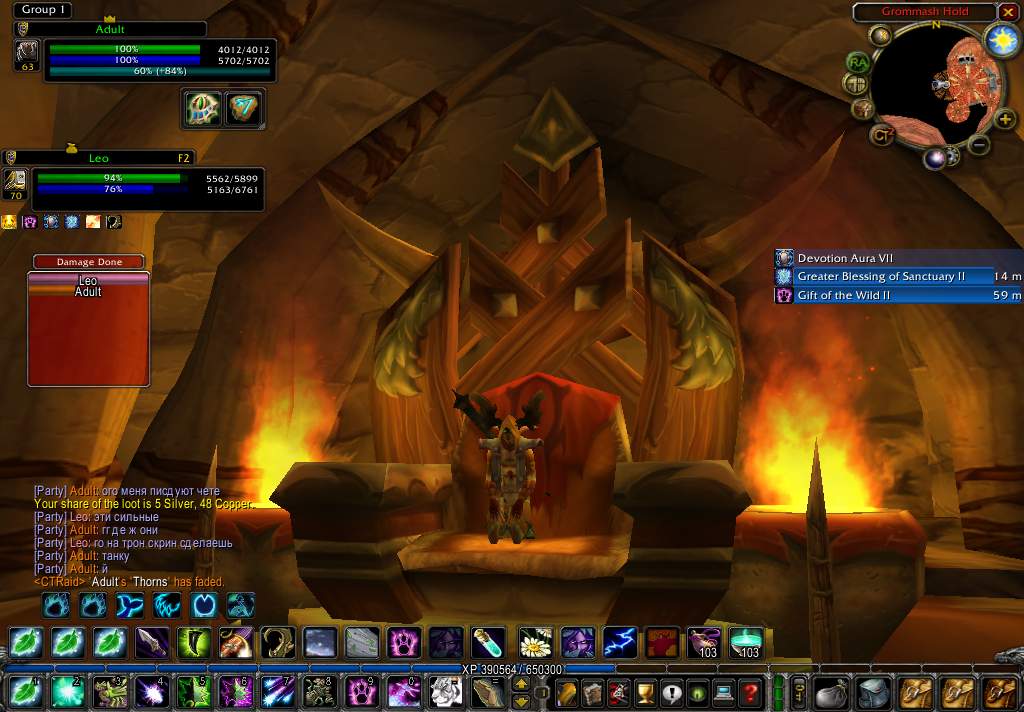Use the white daisy flower item
This screenshot has width=1024, height=712.
click(x=536, y=642)
